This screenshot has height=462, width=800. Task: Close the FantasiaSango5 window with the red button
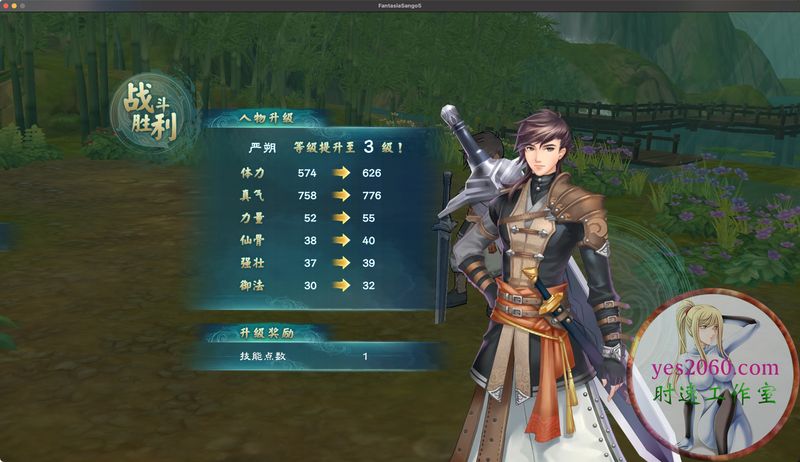[x=6, y=5]
